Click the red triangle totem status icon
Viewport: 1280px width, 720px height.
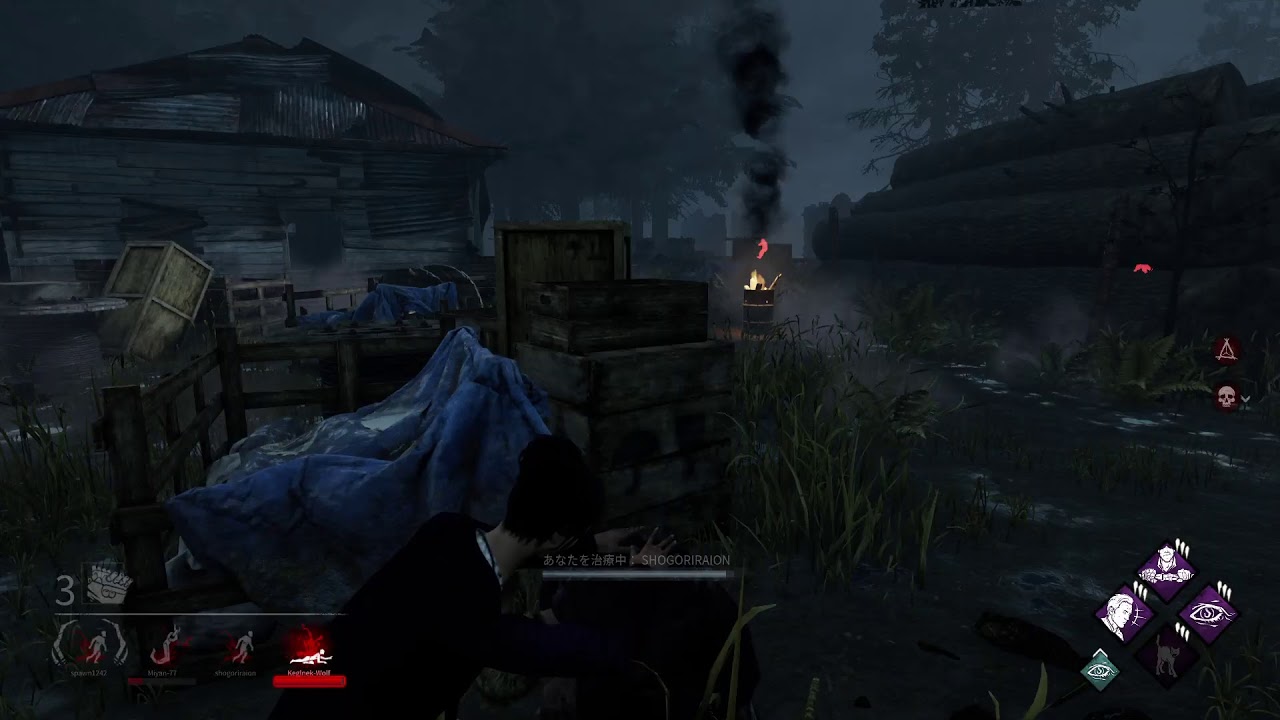1226,350
